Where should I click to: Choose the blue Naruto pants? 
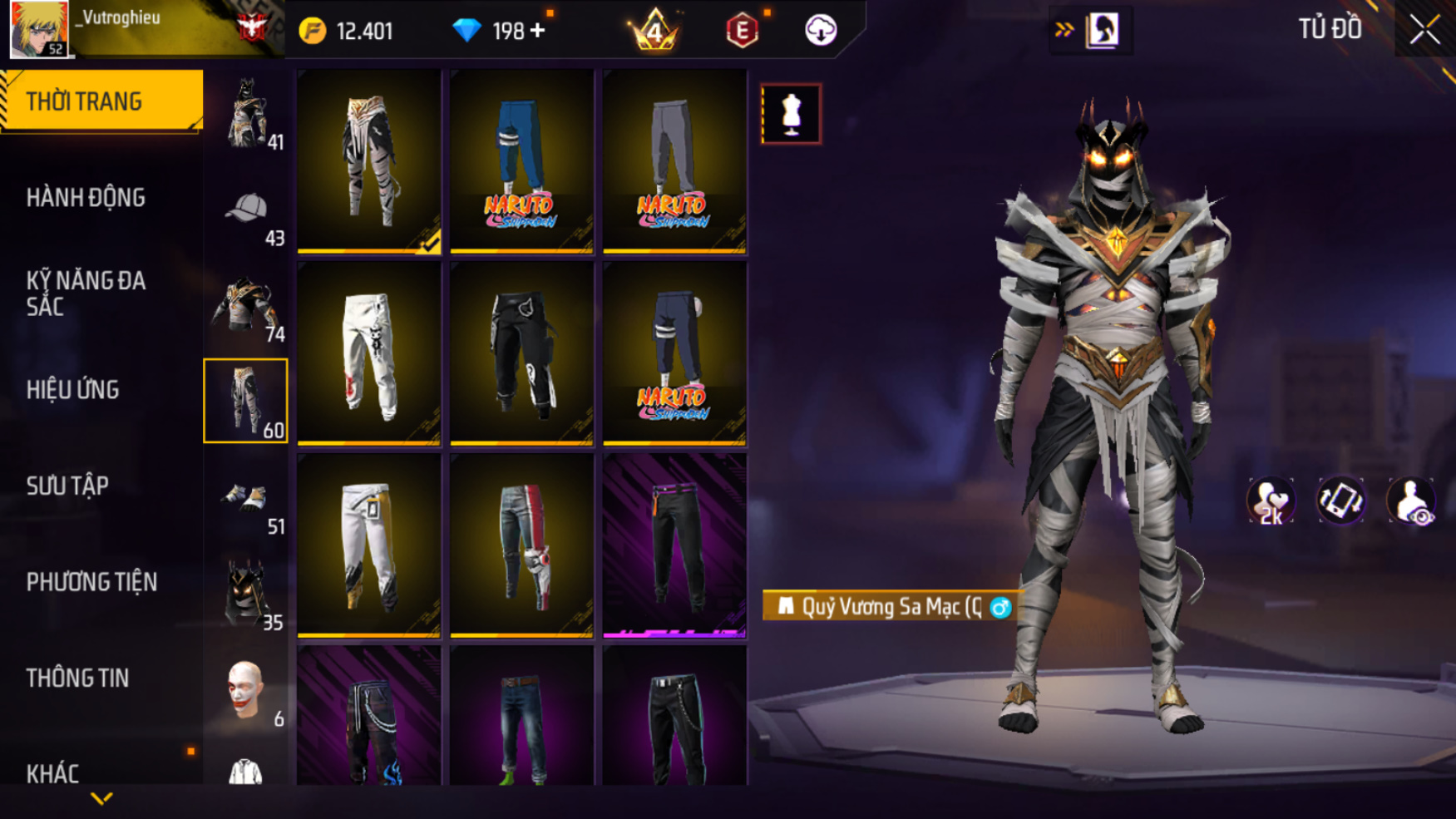pos(521,160)
